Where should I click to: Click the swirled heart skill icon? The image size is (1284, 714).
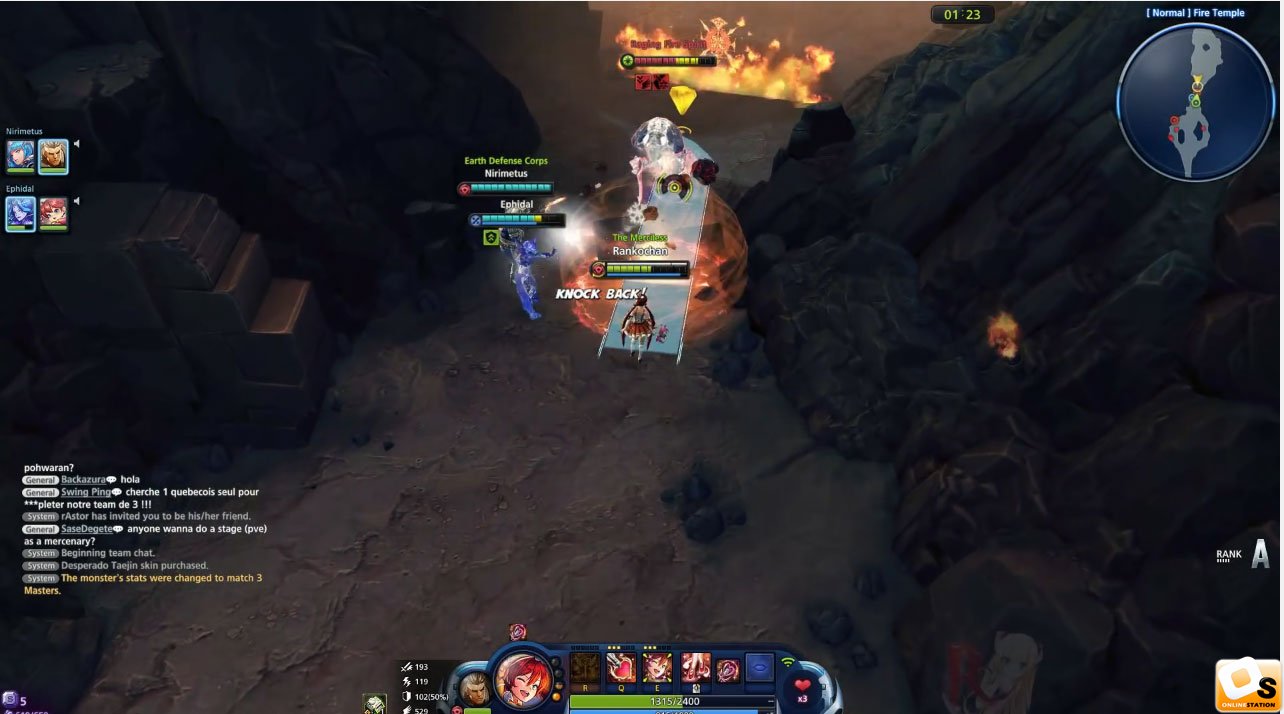729,670
